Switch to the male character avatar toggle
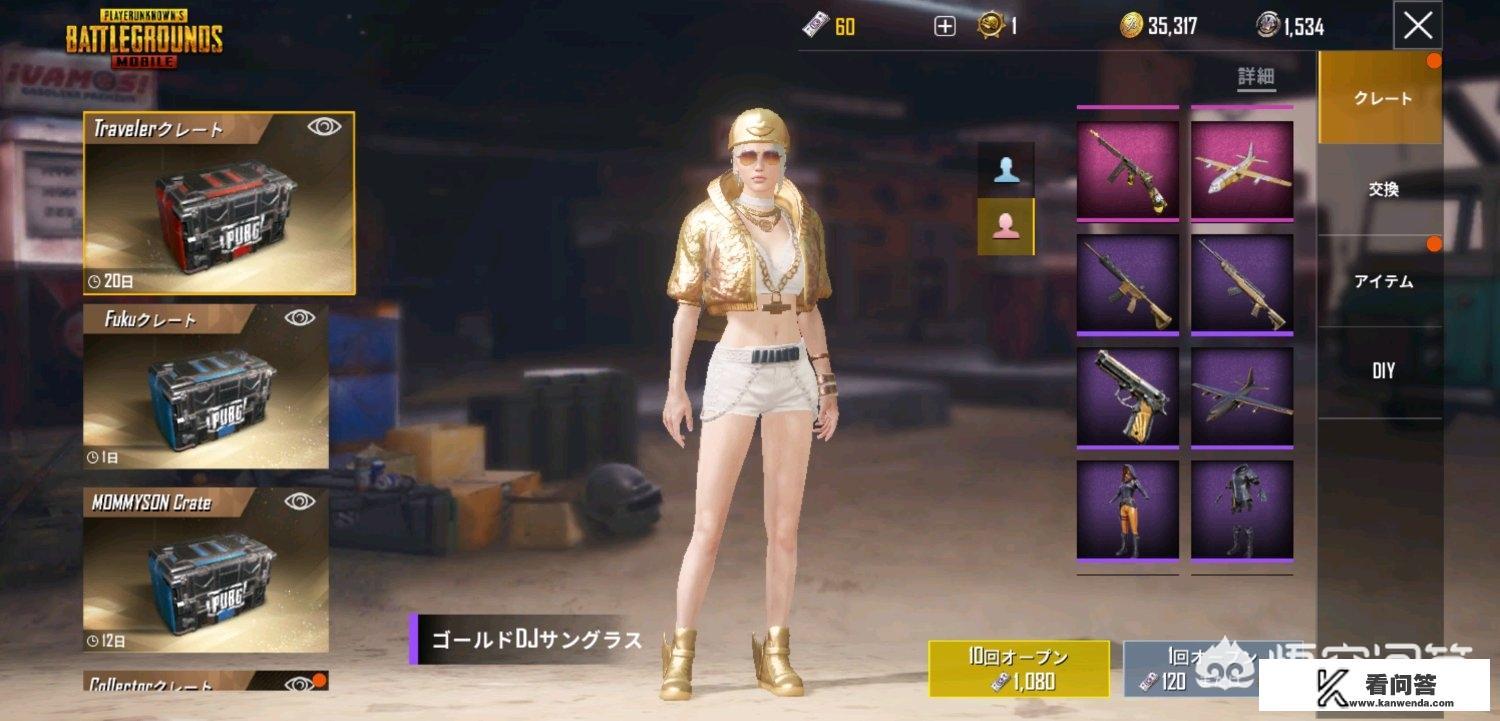 coord(1007,167)
